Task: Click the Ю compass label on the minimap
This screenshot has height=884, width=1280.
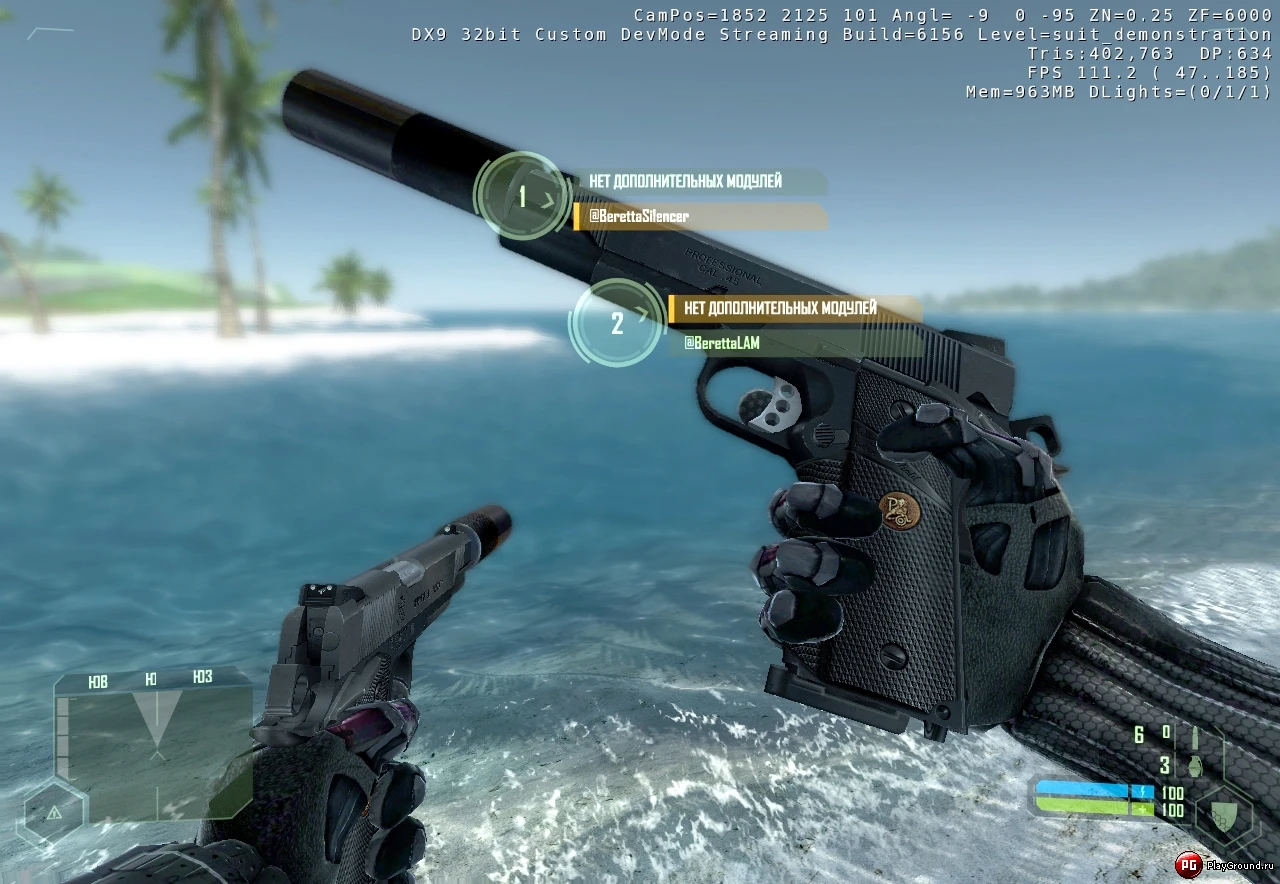Action: [x=151, y=679]
